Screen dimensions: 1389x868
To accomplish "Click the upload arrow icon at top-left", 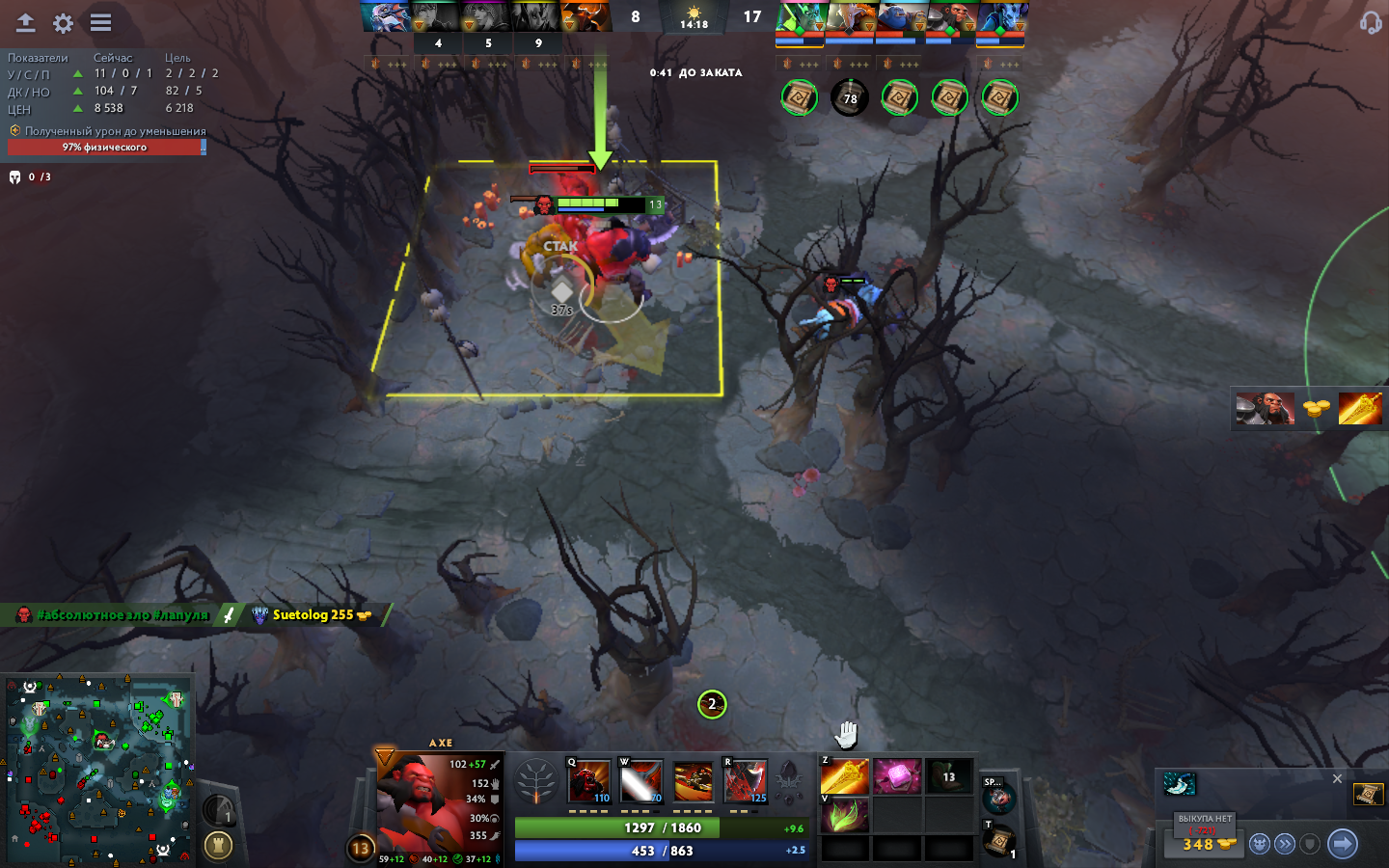I will [x=26, y=22].
